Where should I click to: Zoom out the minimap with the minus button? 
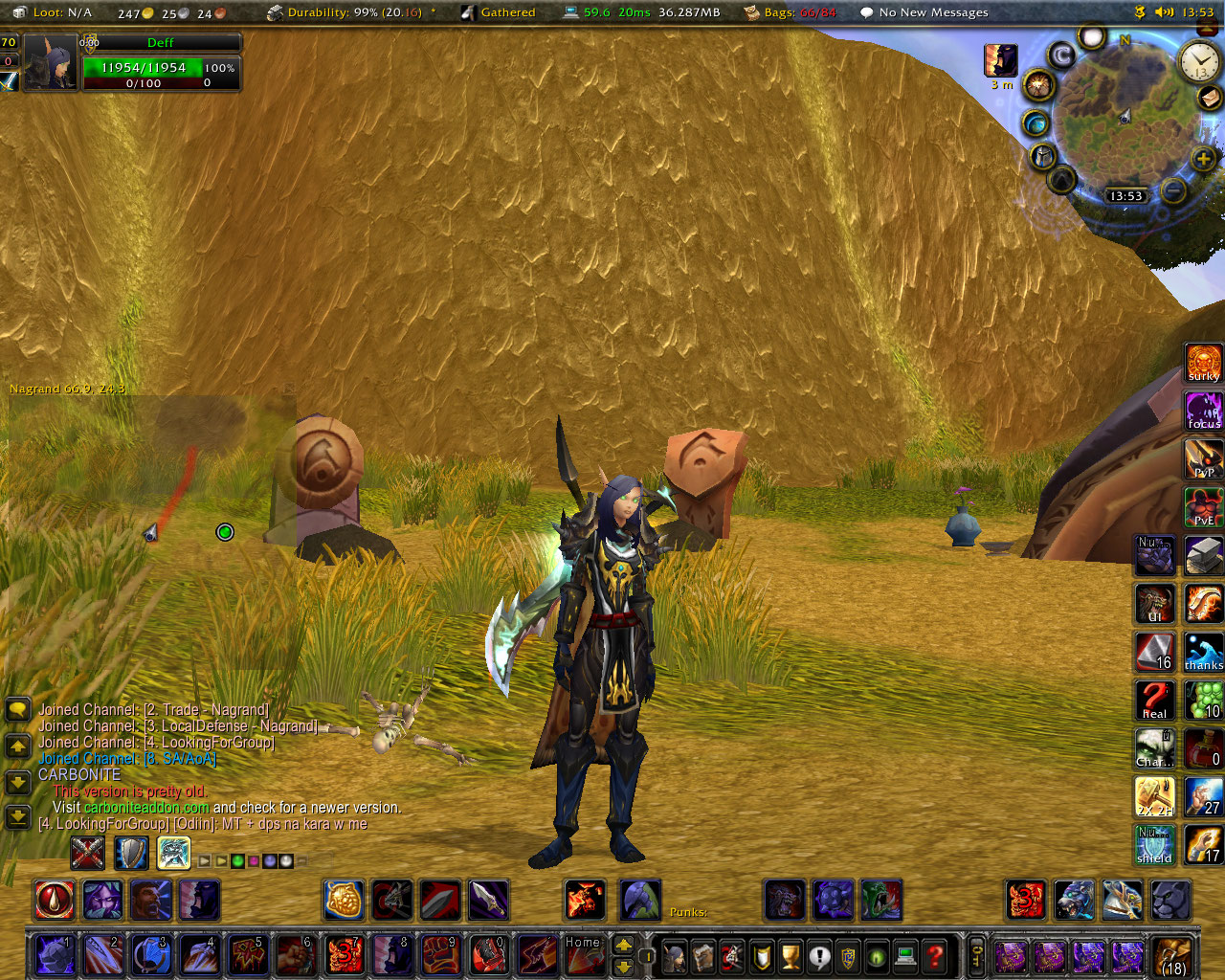[x=1173, y=190]
